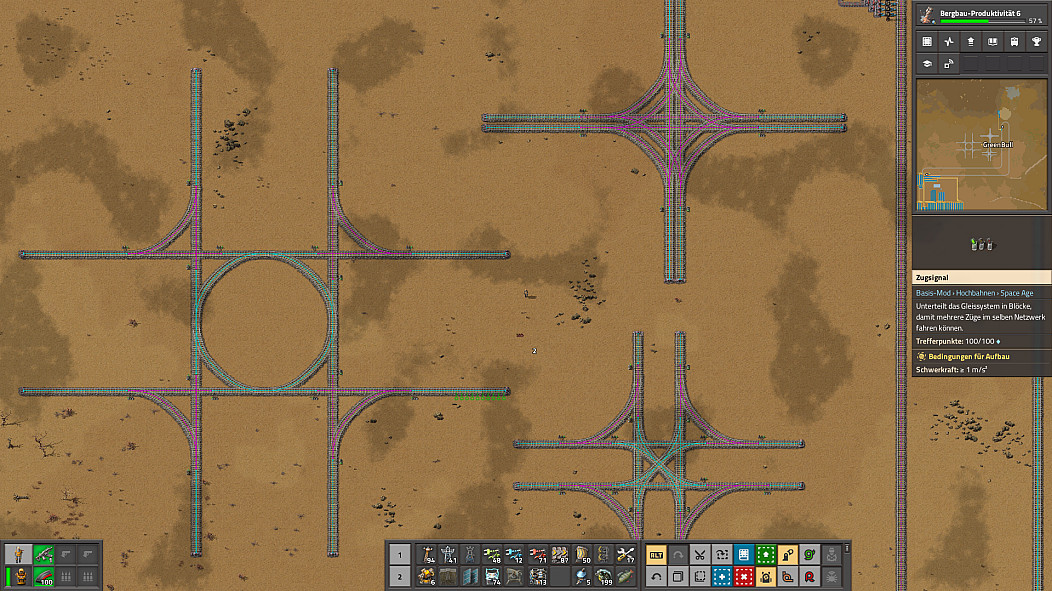The width and height of the screenshot is (1052, 591).
Task: Select hotbar row 2 button
Action: [399, 576]
